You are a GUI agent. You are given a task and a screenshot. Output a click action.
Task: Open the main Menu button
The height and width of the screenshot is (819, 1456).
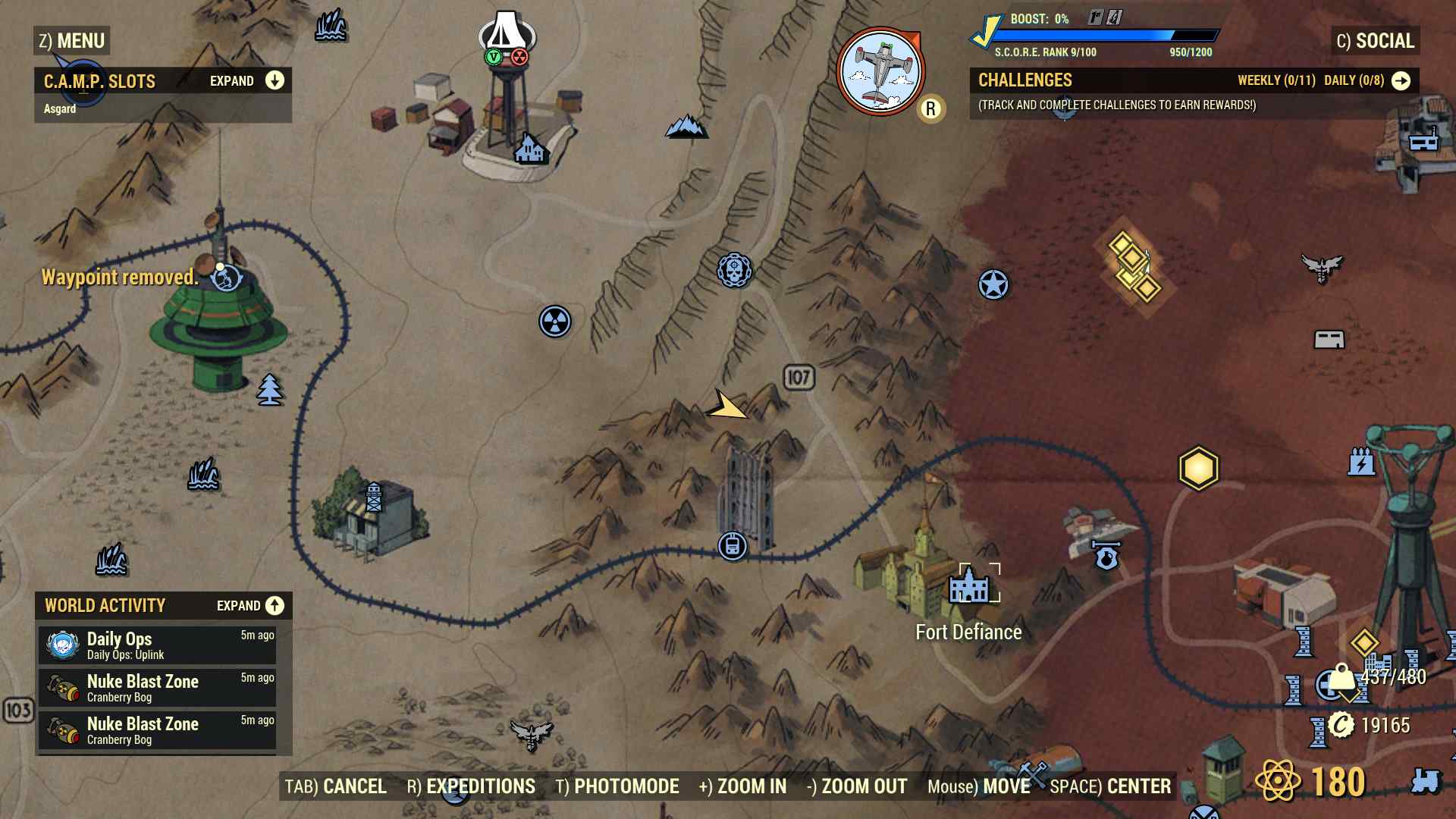pos(72,41)
